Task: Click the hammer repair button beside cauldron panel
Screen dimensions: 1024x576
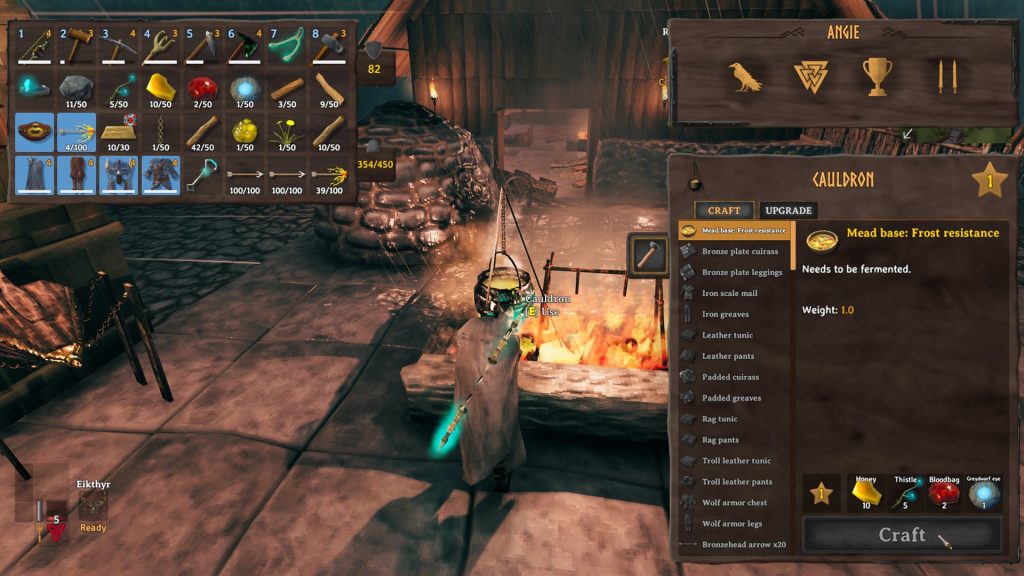Action: tap(648, 255)
